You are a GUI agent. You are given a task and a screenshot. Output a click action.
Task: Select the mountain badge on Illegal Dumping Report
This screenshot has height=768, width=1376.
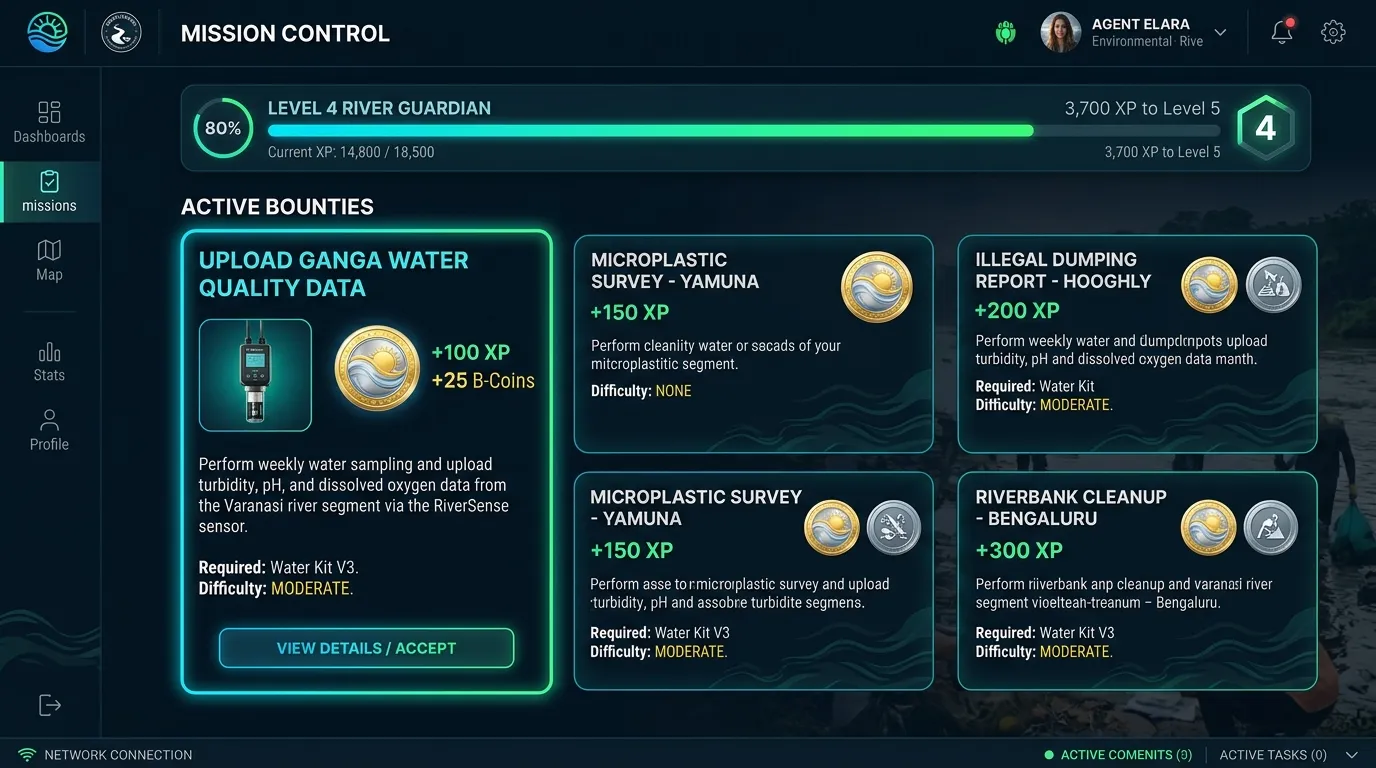pyautogui.click(x=1273, y=284)
